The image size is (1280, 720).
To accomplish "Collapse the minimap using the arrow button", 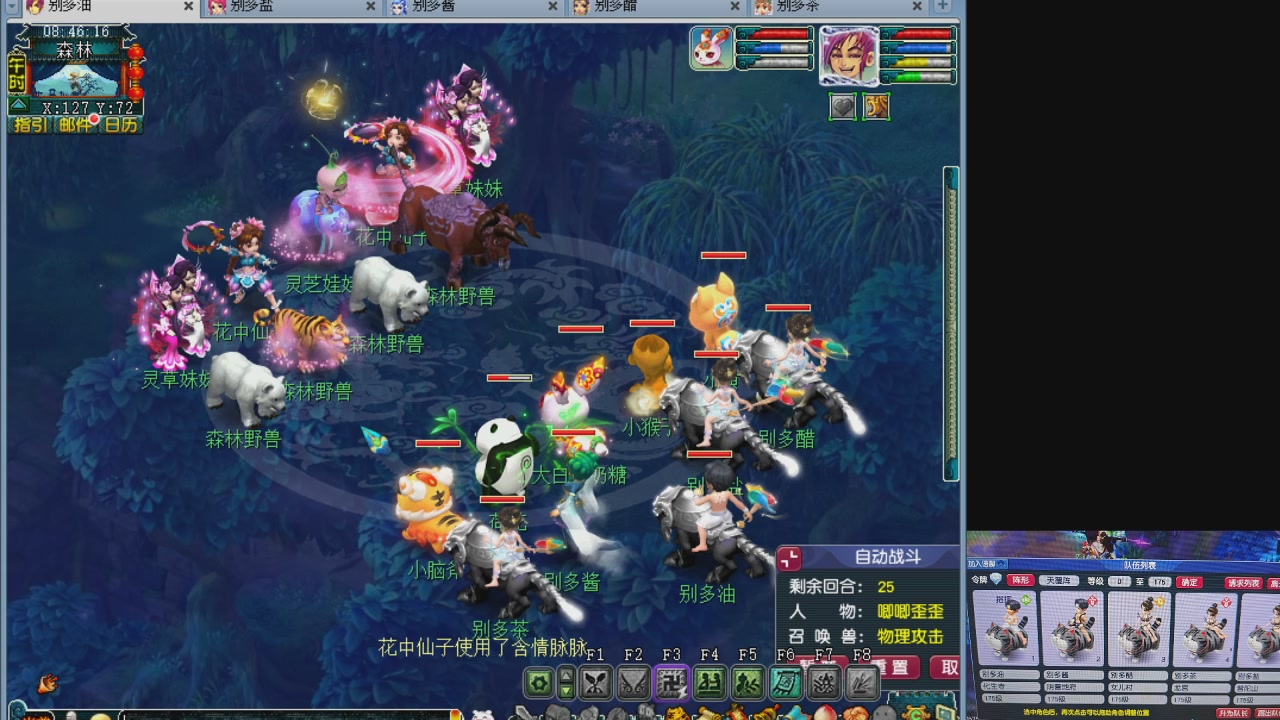I will pyautogui.click(x=17, y=104).
